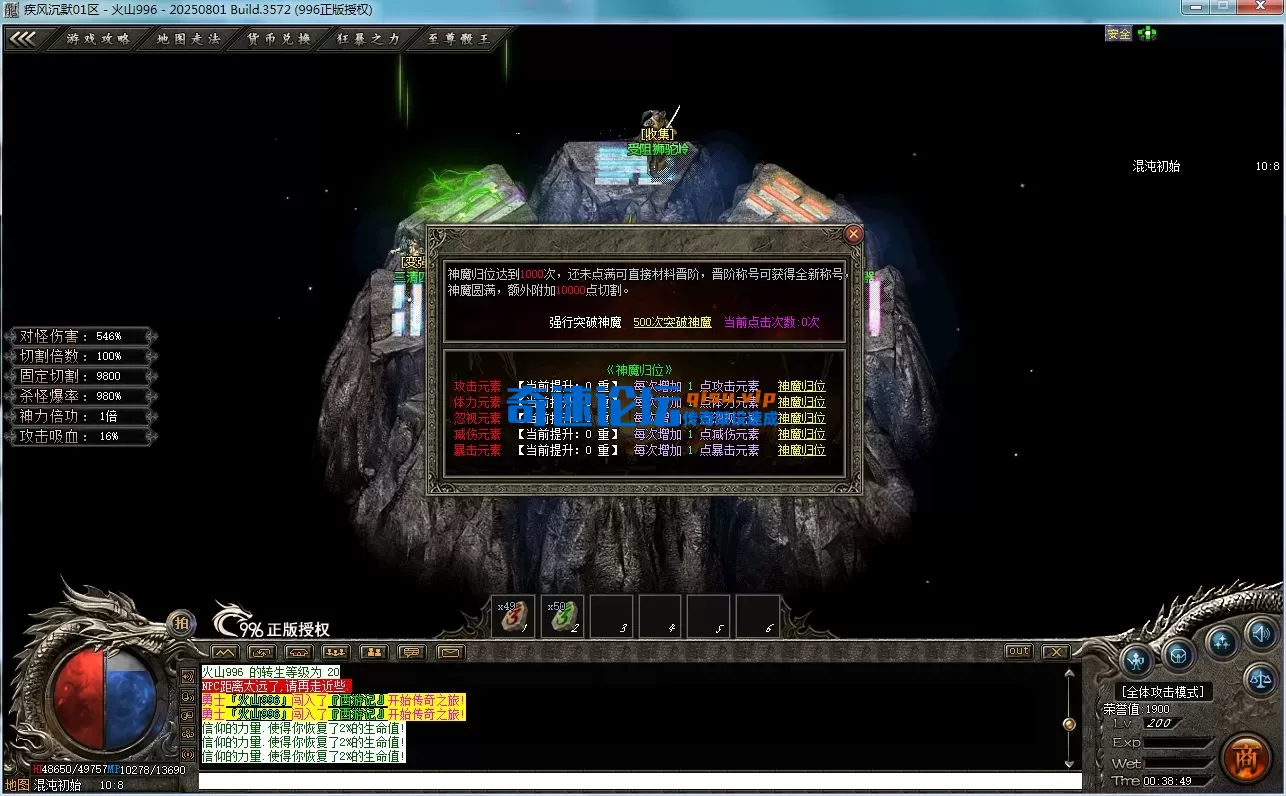Open the character figure icon
Viewport: 1286px width, 796px height.
click(x=1137, y=659)
